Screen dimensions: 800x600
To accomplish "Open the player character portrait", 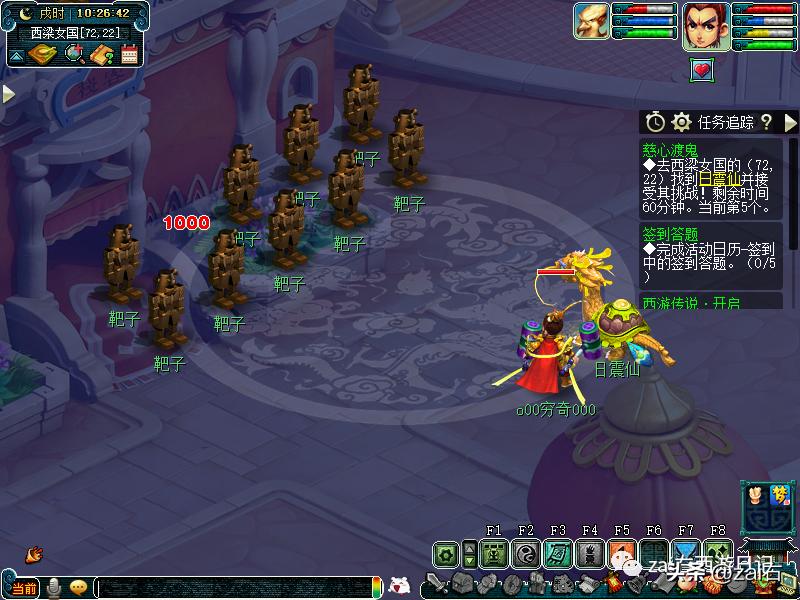I will tap(705, 24).
